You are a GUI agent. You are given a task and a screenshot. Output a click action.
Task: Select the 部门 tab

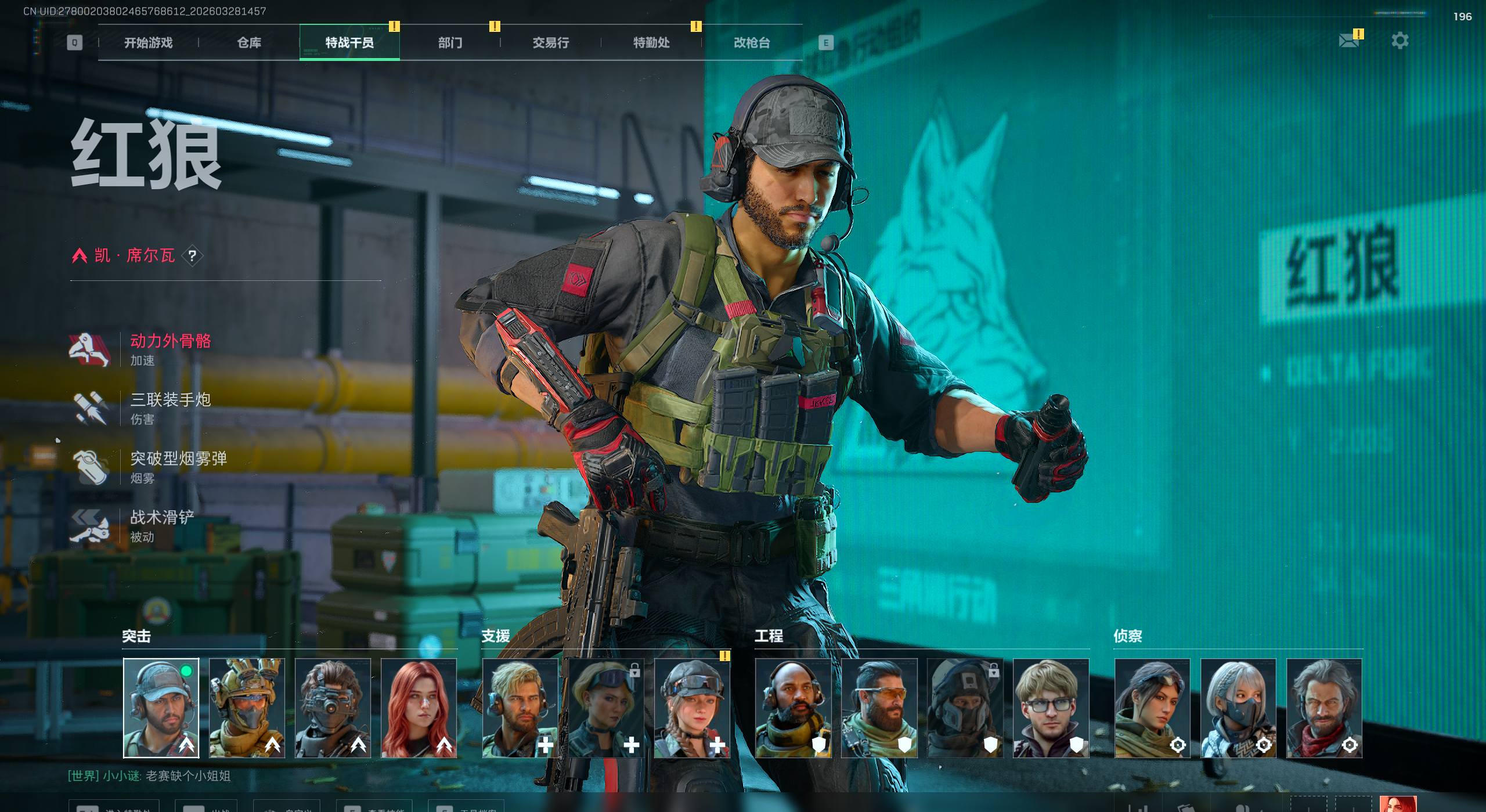coord(450,42)
